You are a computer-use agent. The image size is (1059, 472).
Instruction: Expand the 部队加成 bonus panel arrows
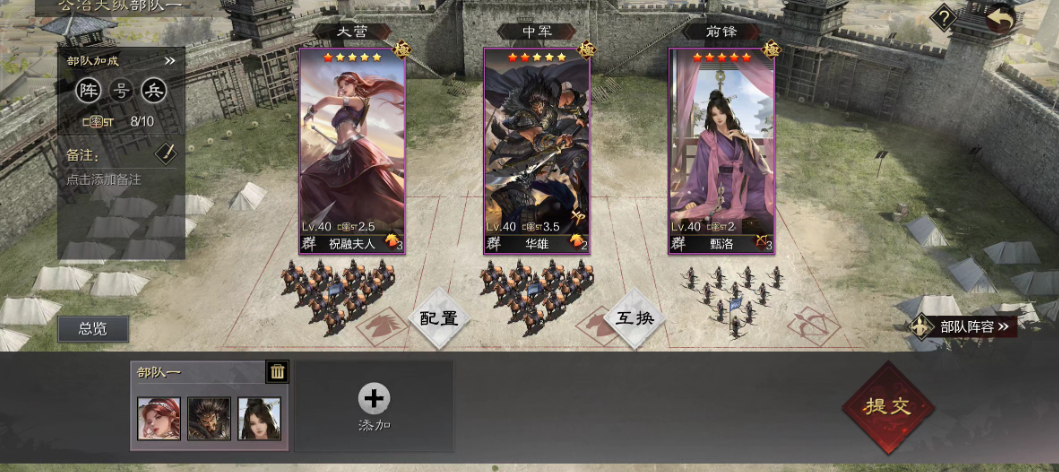[170, 60]
